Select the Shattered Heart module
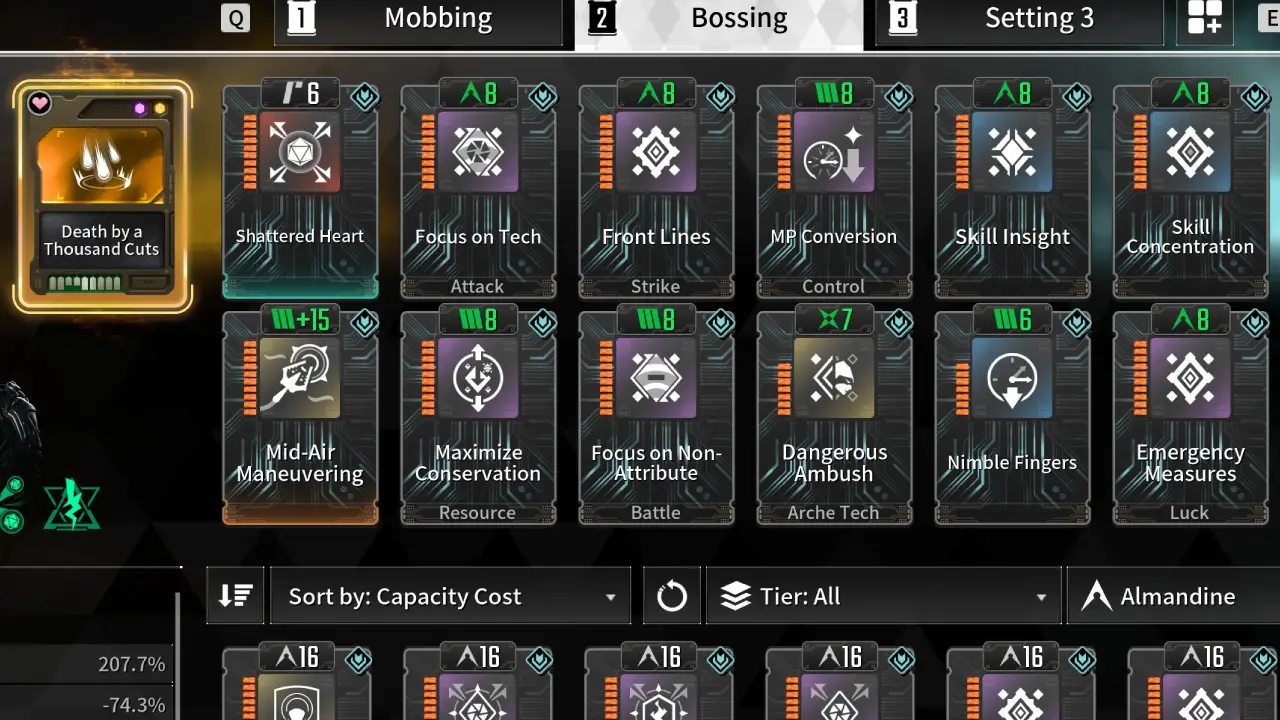The width and height of the screenshot is (1280, 720). (300, 190)
